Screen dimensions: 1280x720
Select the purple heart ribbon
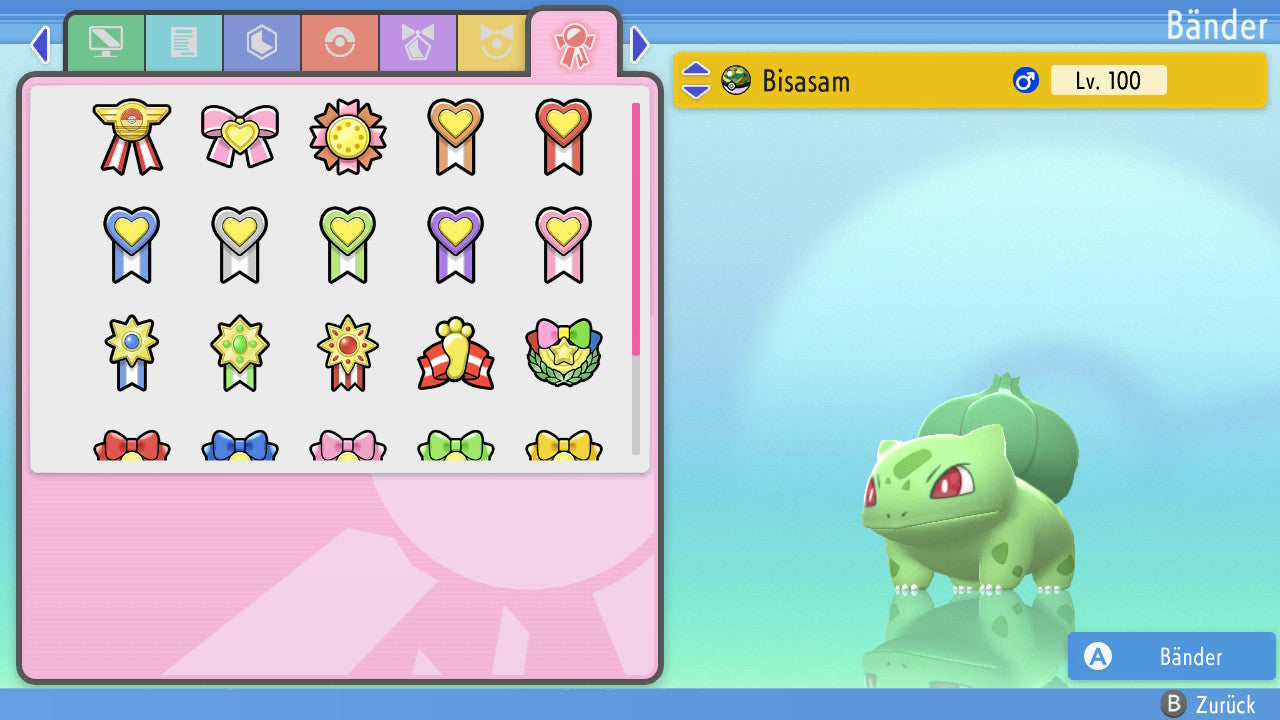tap(456, 244)
